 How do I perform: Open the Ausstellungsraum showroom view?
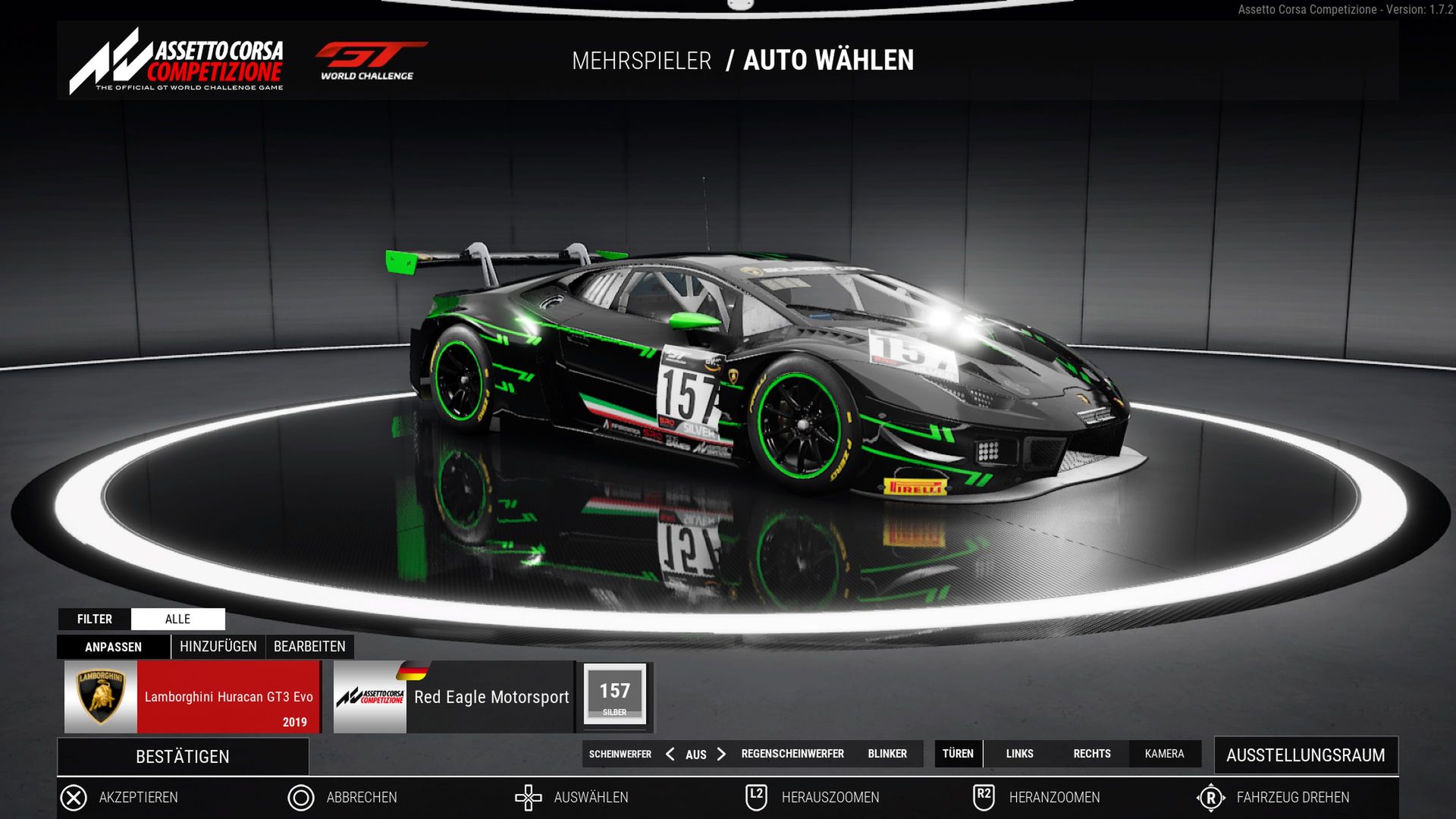coord(1305,755)
